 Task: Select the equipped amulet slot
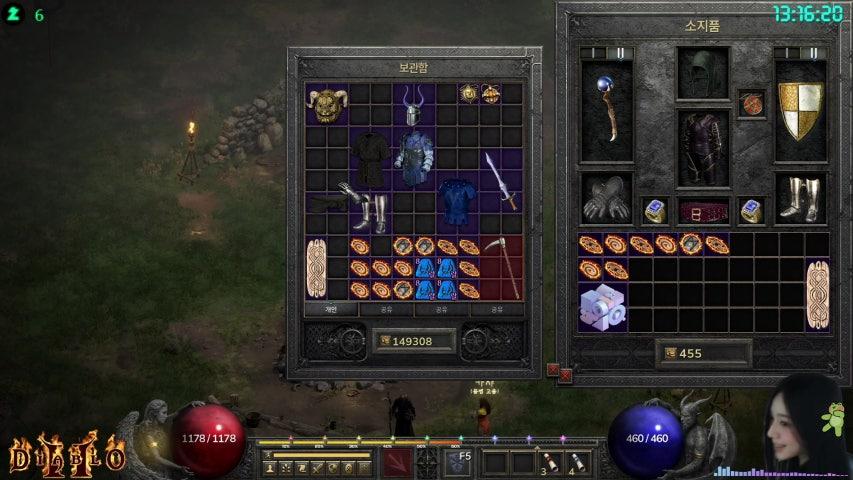tap(752, 103)
